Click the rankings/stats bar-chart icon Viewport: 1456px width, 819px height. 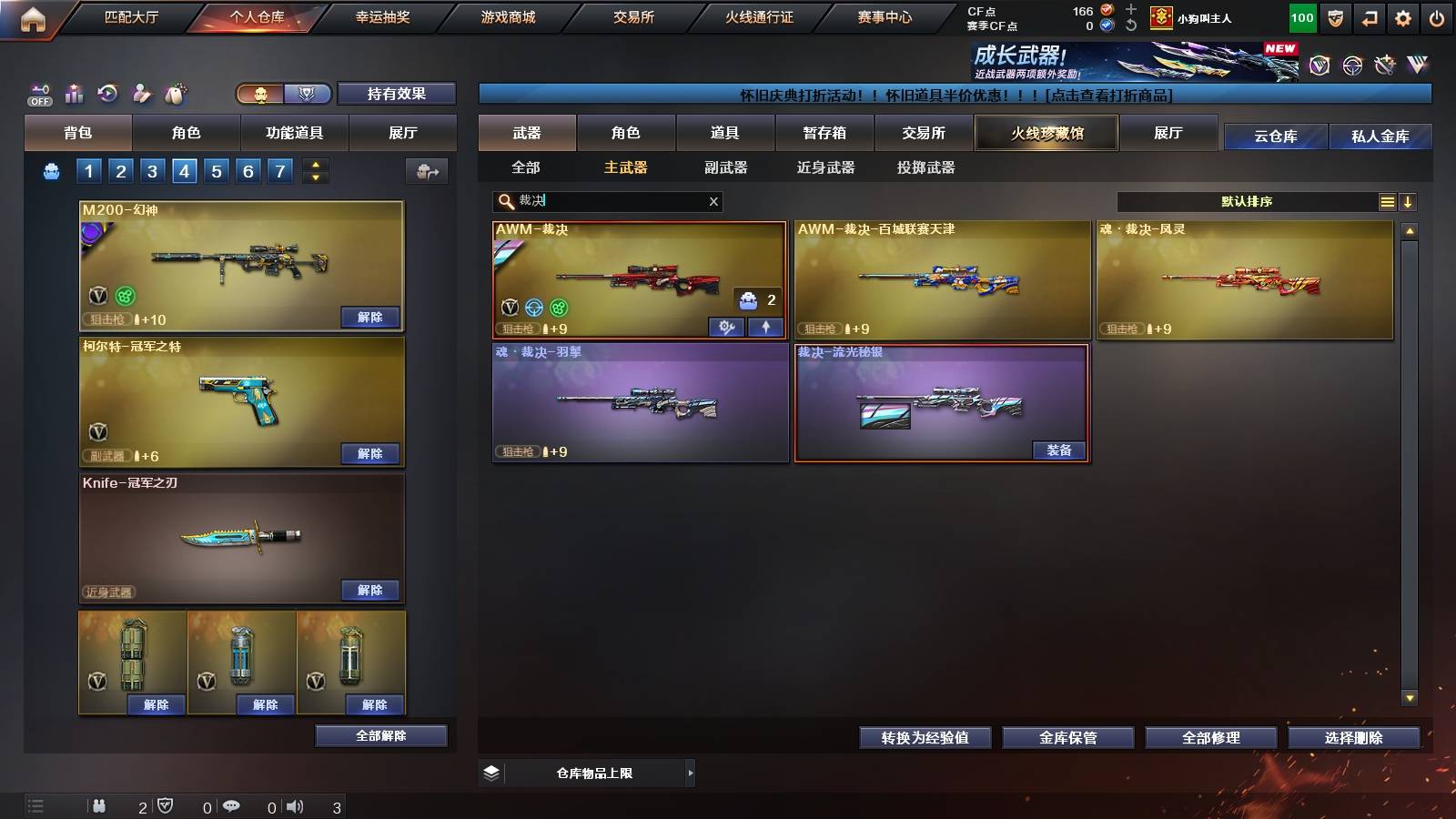point(74,93)
